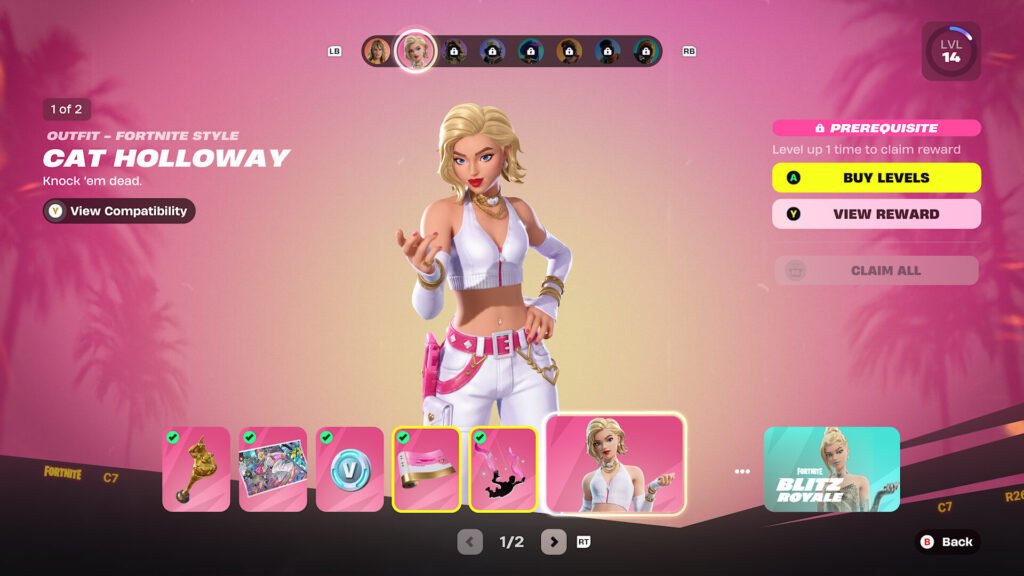1024x576 pixels.
Task: Open the level 14 progress badge
Action: pyautogui.click(x=950, y=51)
